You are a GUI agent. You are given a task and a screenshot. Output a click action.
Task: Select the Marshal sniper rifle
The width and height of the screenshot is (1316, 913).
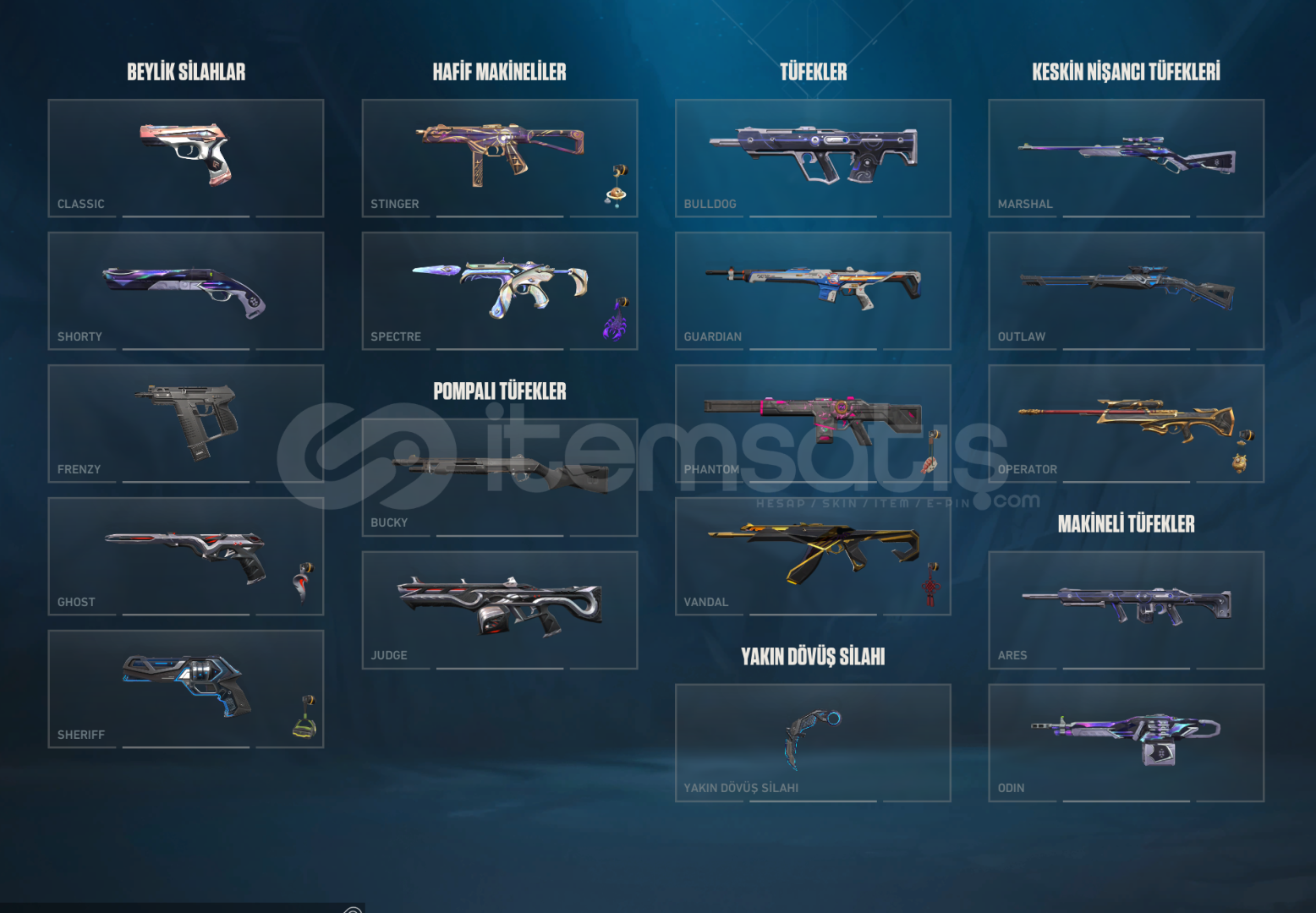(1125, 156)
